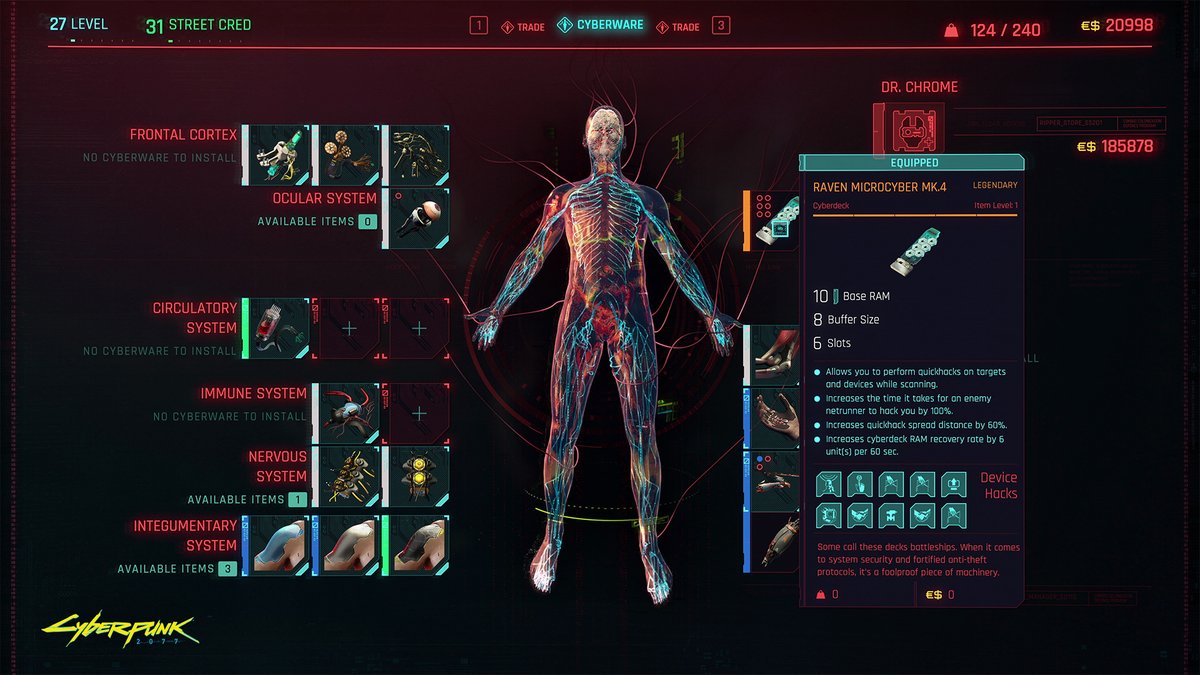Open the Raven Microcyber cyberdeck slot
The height and width of the screenshot is (675, 1200).
(772, 220)
